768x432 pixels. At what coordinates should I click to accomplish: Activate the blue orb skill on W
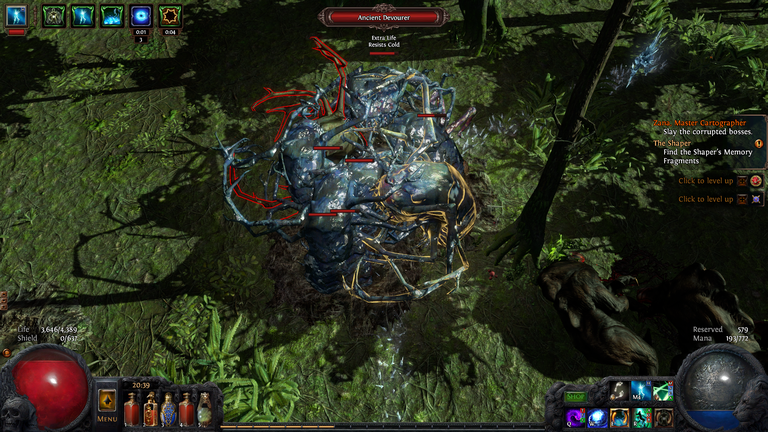598,418
